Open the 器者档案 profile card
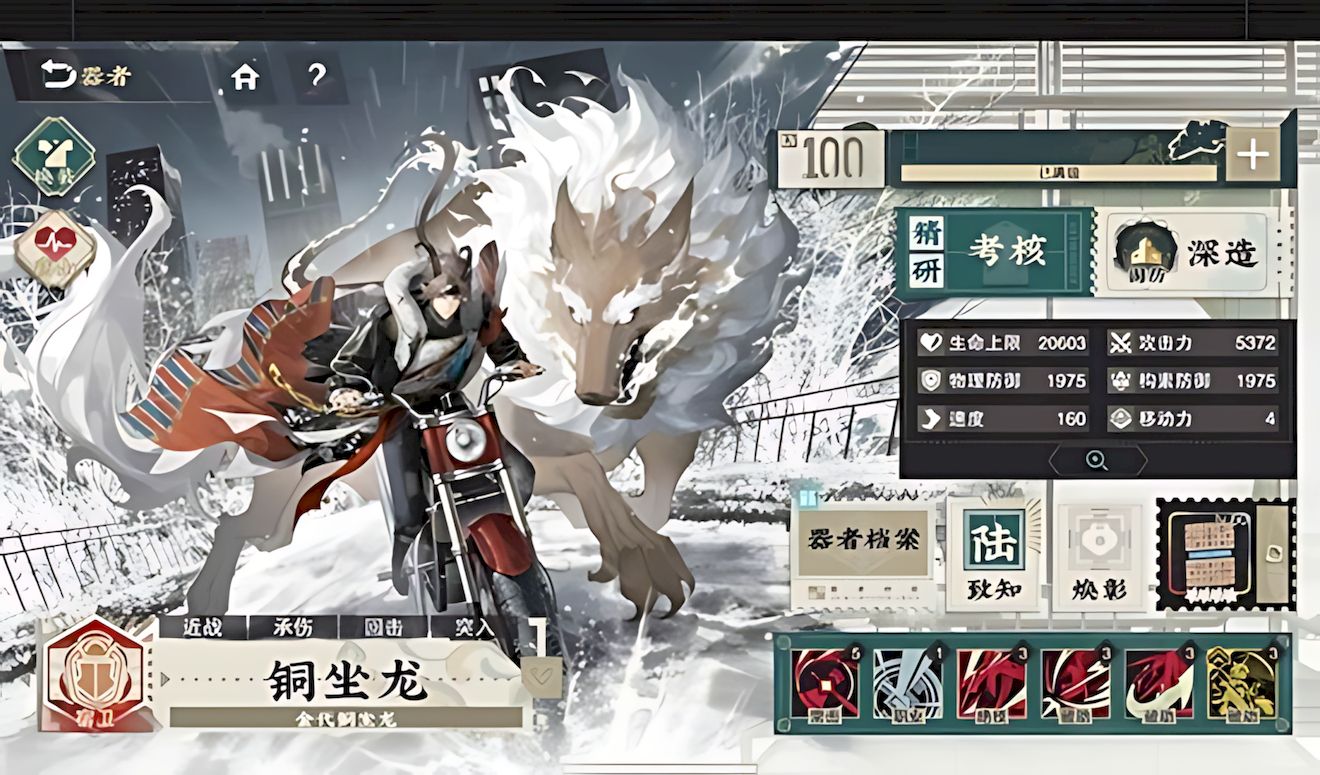1320x775 pixels. (x=863, y=550)
